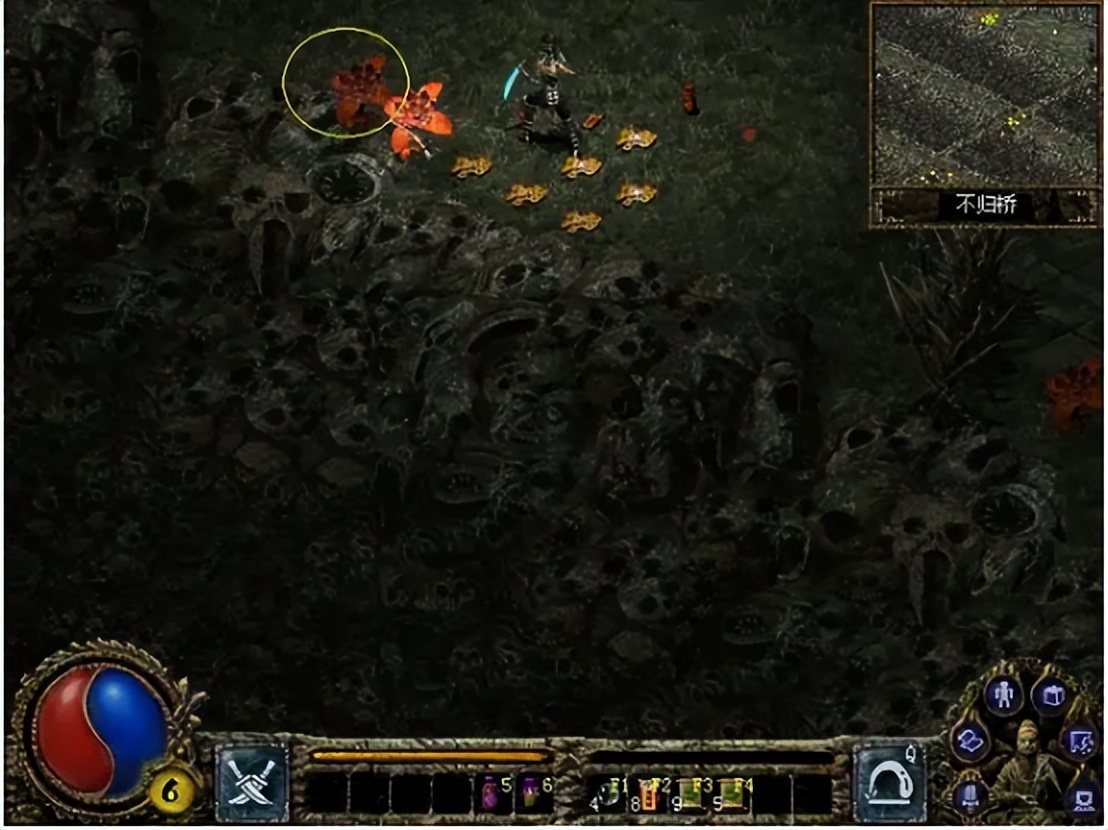
Task: Open the book journal button
Action: (969, 741)
